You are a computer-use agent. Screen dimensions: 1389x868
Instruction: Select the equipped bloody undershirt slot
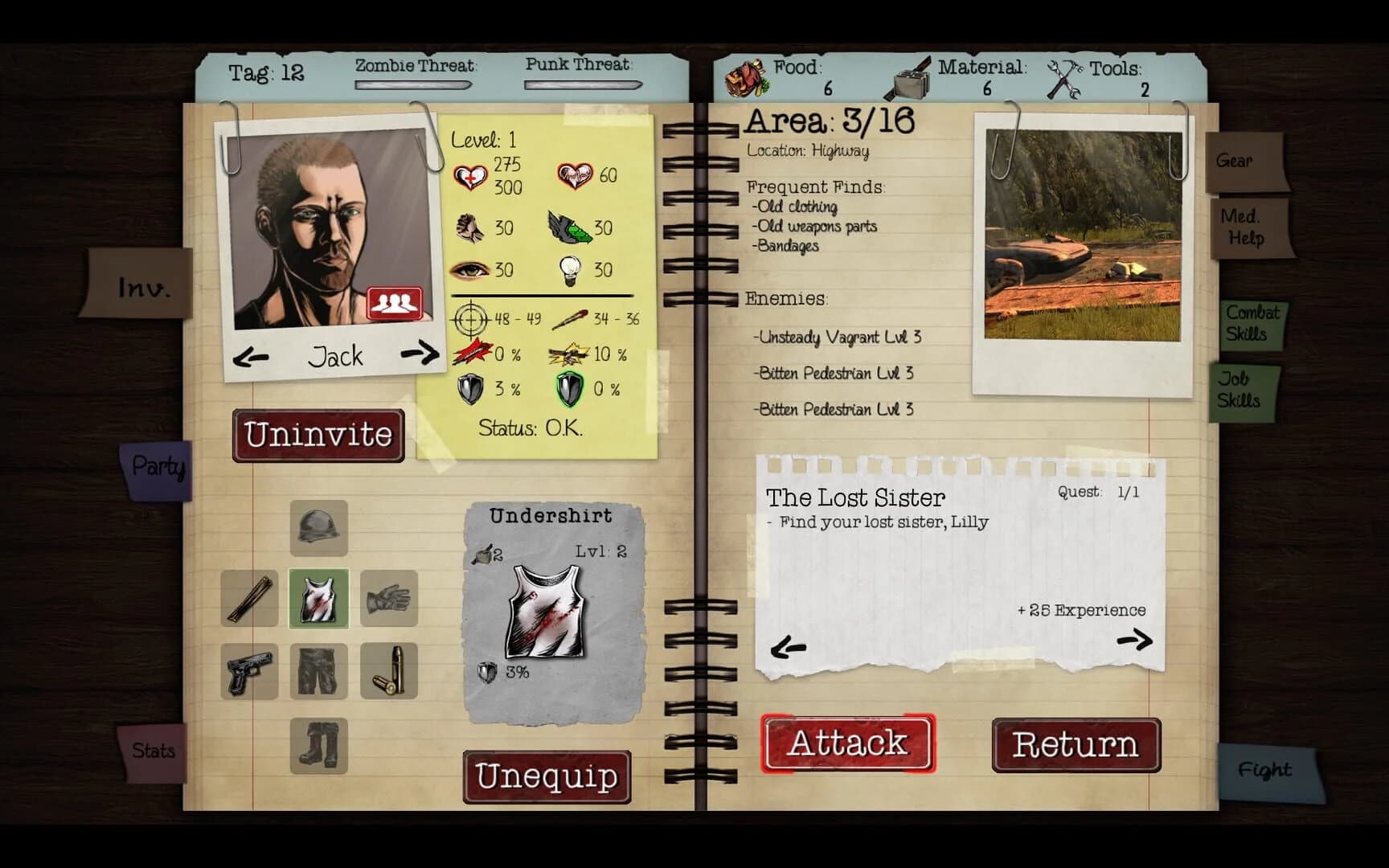[320, 600]
